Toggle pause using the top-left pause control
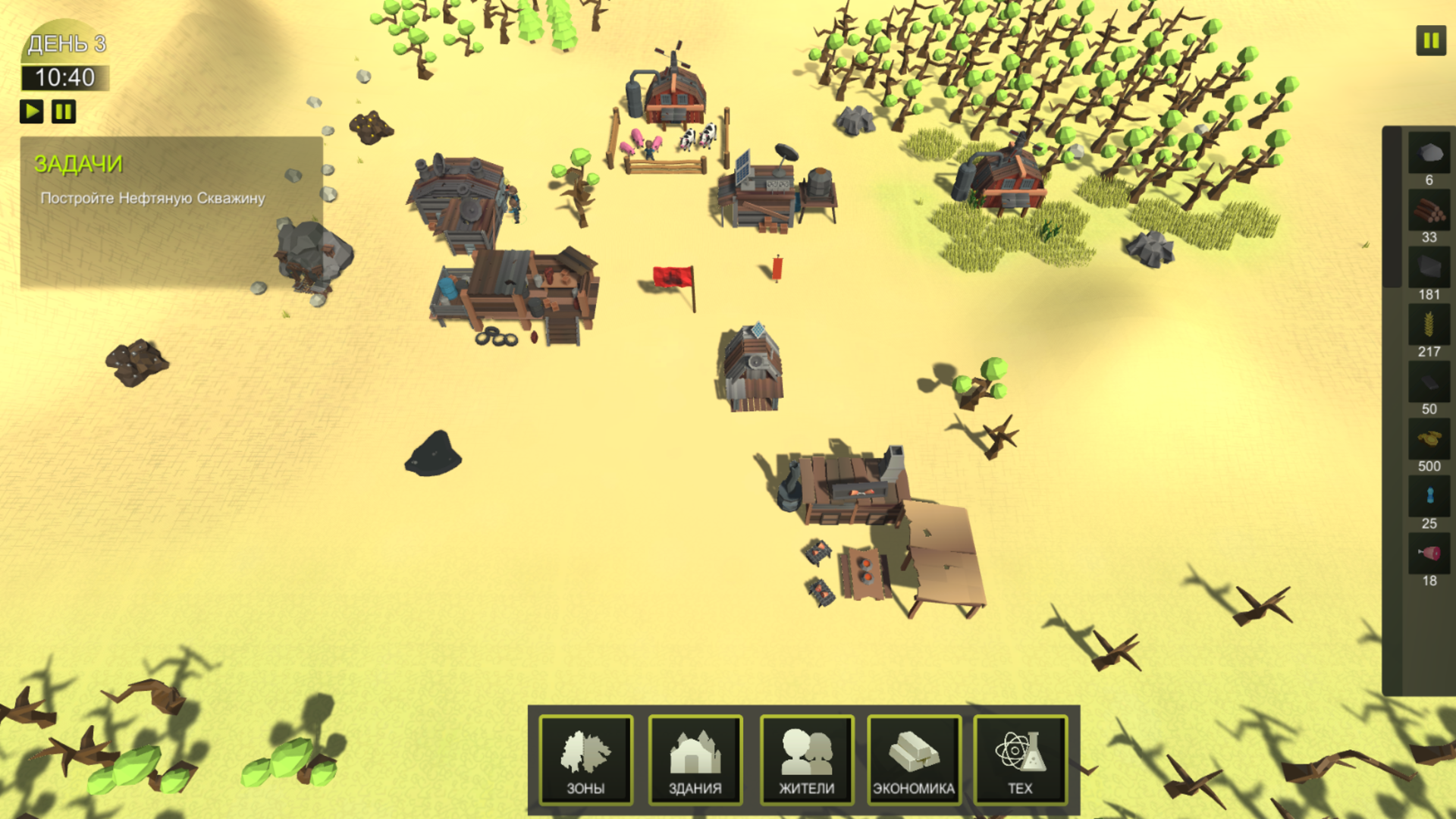The height and width of the screenshot is (819, 1456). click(64, 111)
